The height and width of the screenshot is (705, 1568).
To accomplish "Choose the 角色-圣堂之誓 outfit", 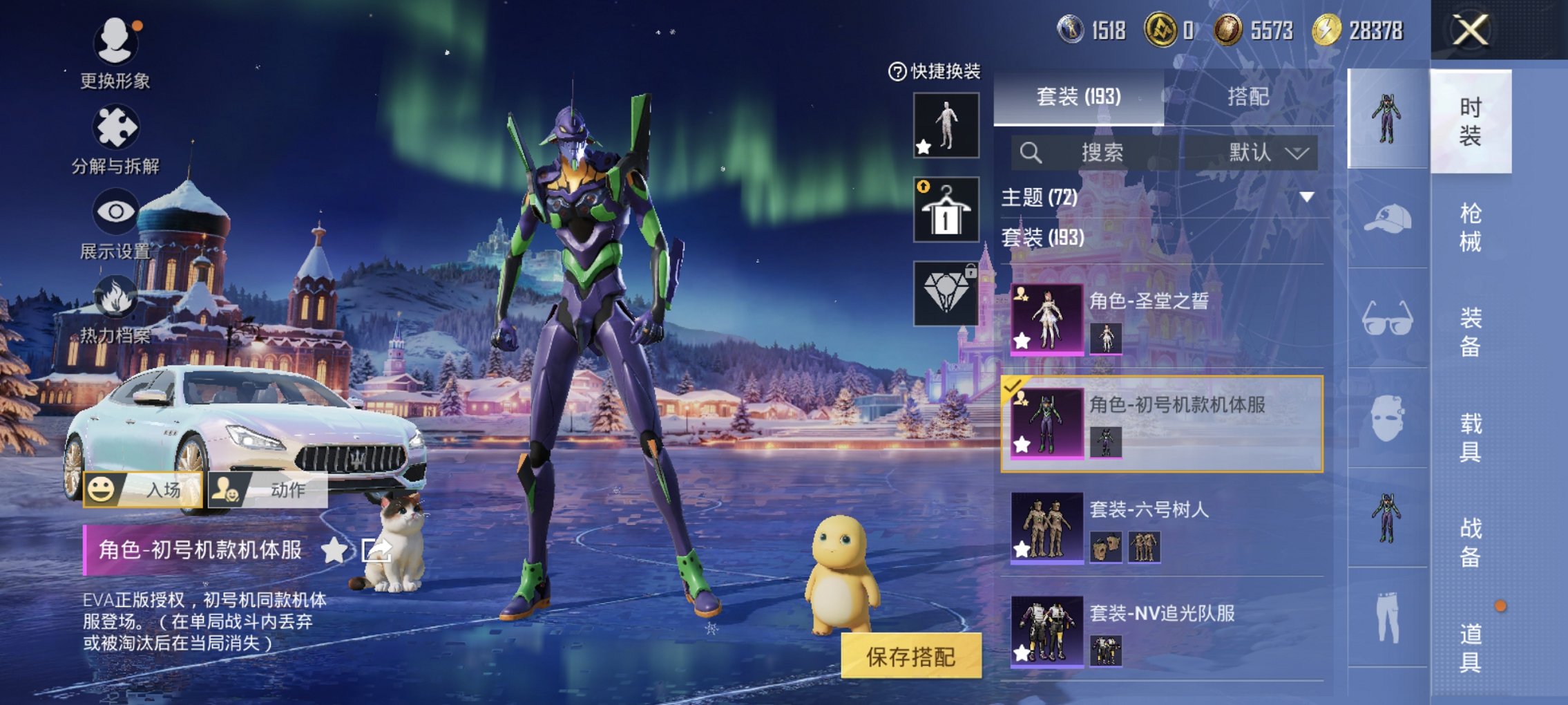I will [x=1162, y=319].
